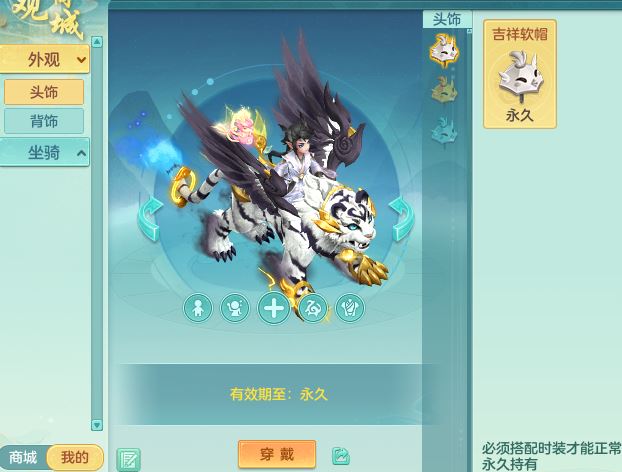This screenshot has height=472, width=622.
Task: Click the mount-shaped icon right of the plus
Action: tap(312, 308)
